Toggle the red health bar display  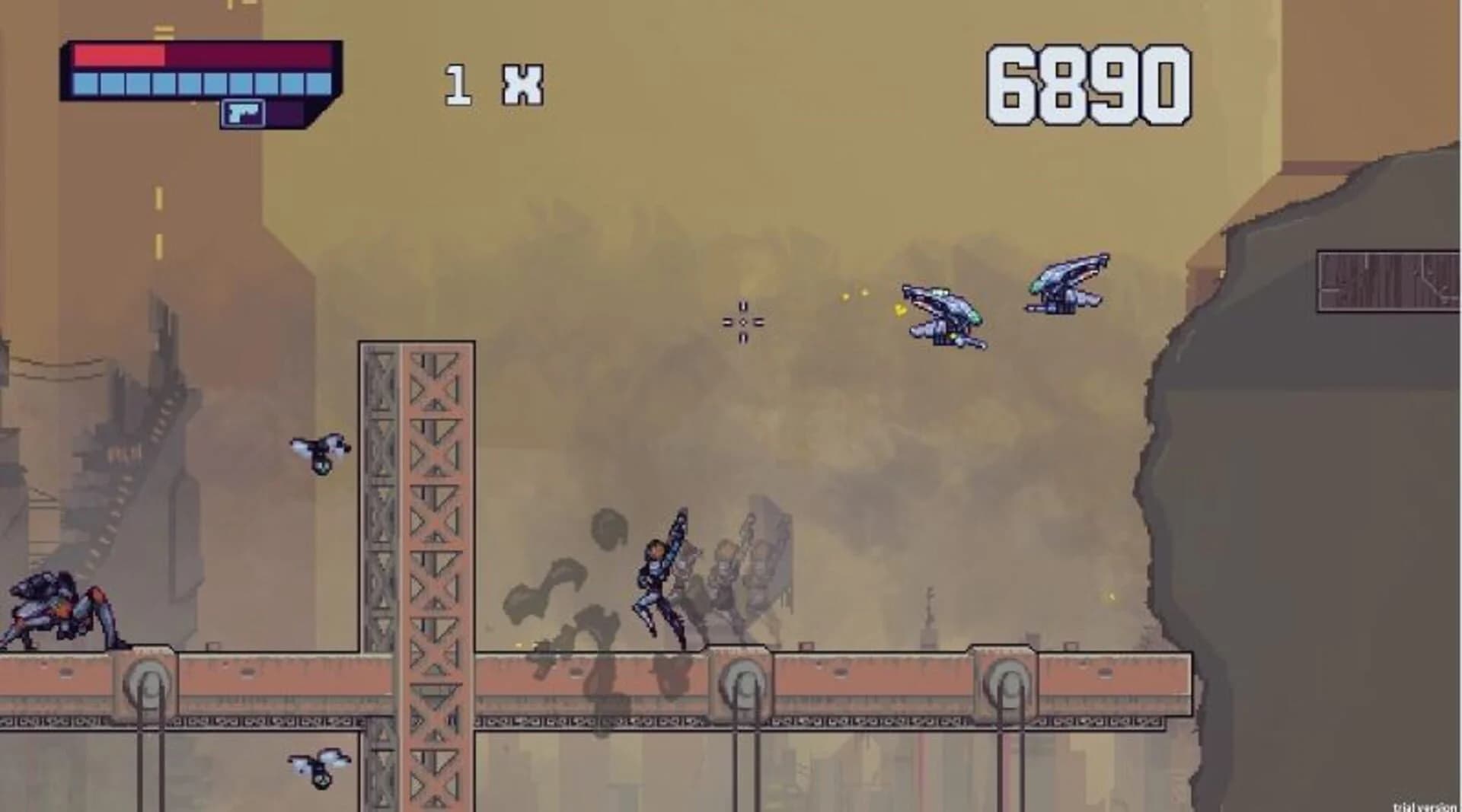point(122,55)
